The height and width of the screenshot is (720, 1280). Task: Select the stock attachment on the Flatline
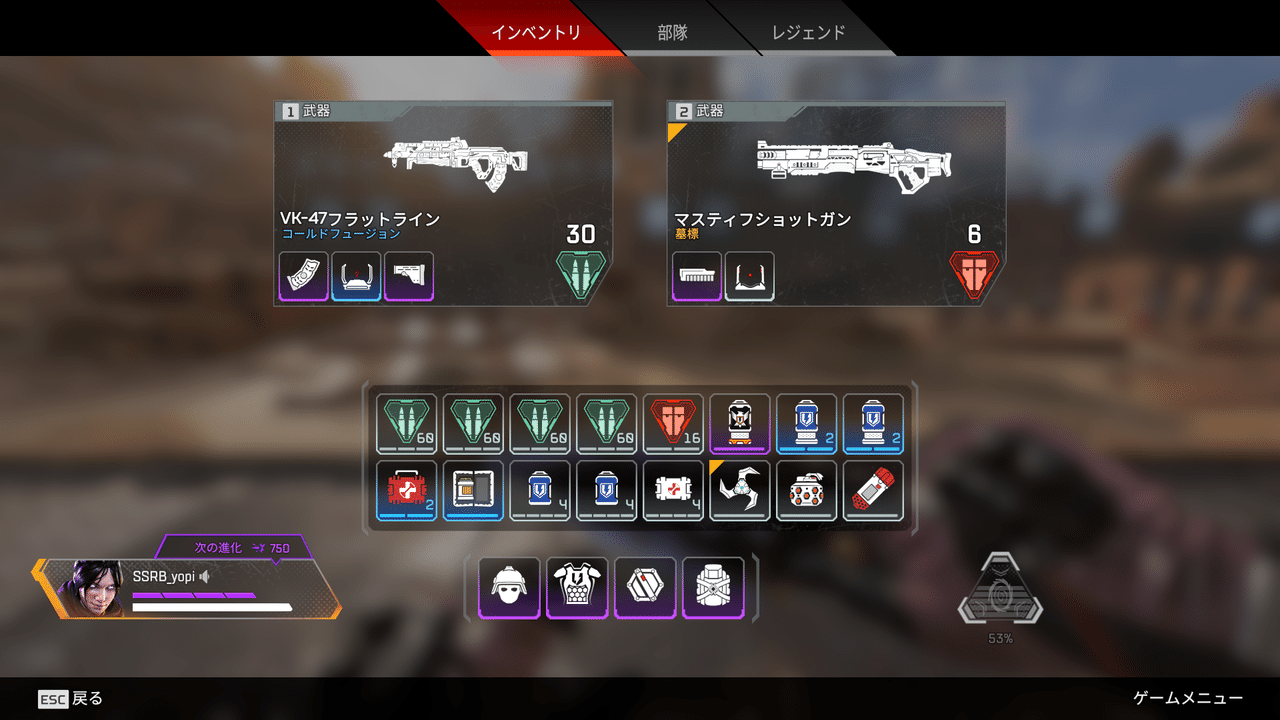click(x=409, y=277)
